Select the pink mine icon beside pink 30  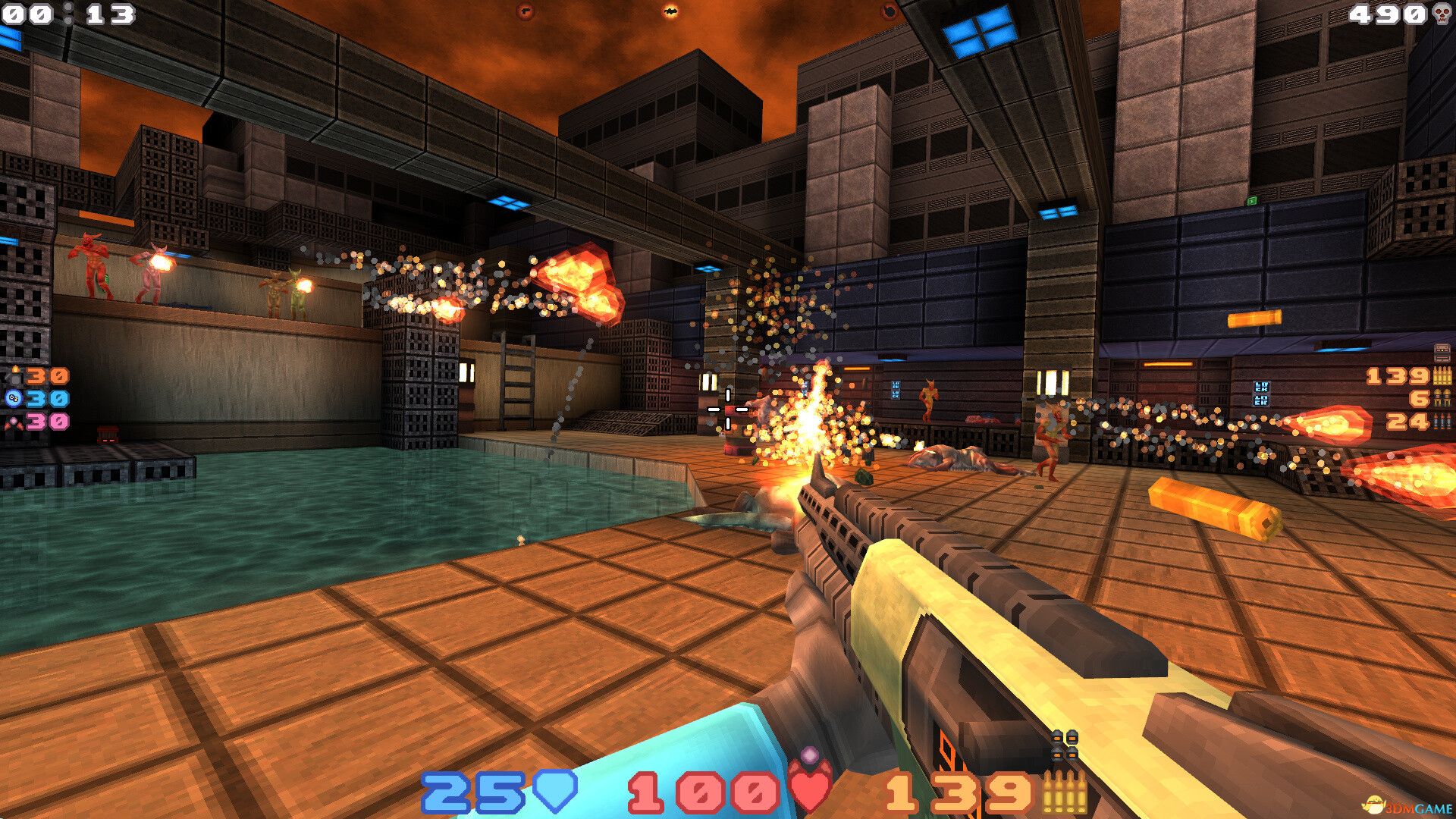point(14,423)
